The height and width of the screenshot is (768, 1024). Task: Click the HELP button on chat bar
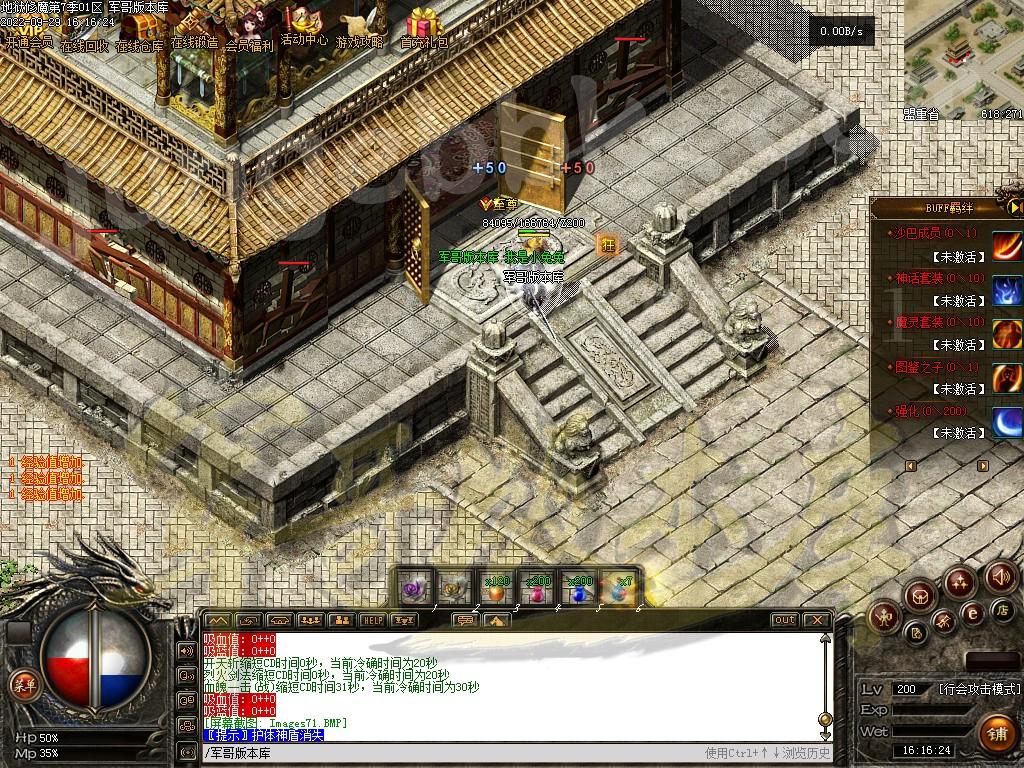pyautogui.click(x=372, y=620)
